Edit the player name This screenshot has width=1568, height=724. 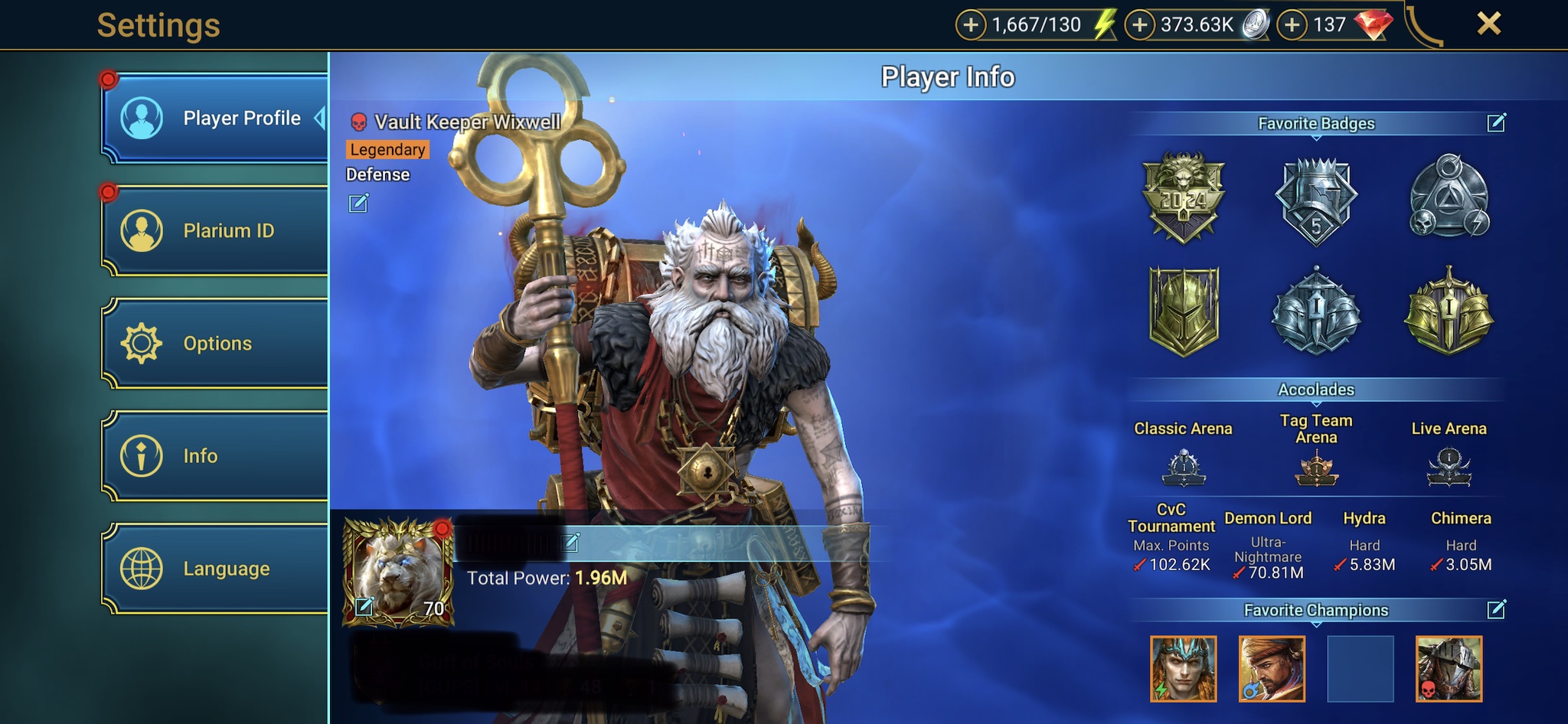point(571,543)
